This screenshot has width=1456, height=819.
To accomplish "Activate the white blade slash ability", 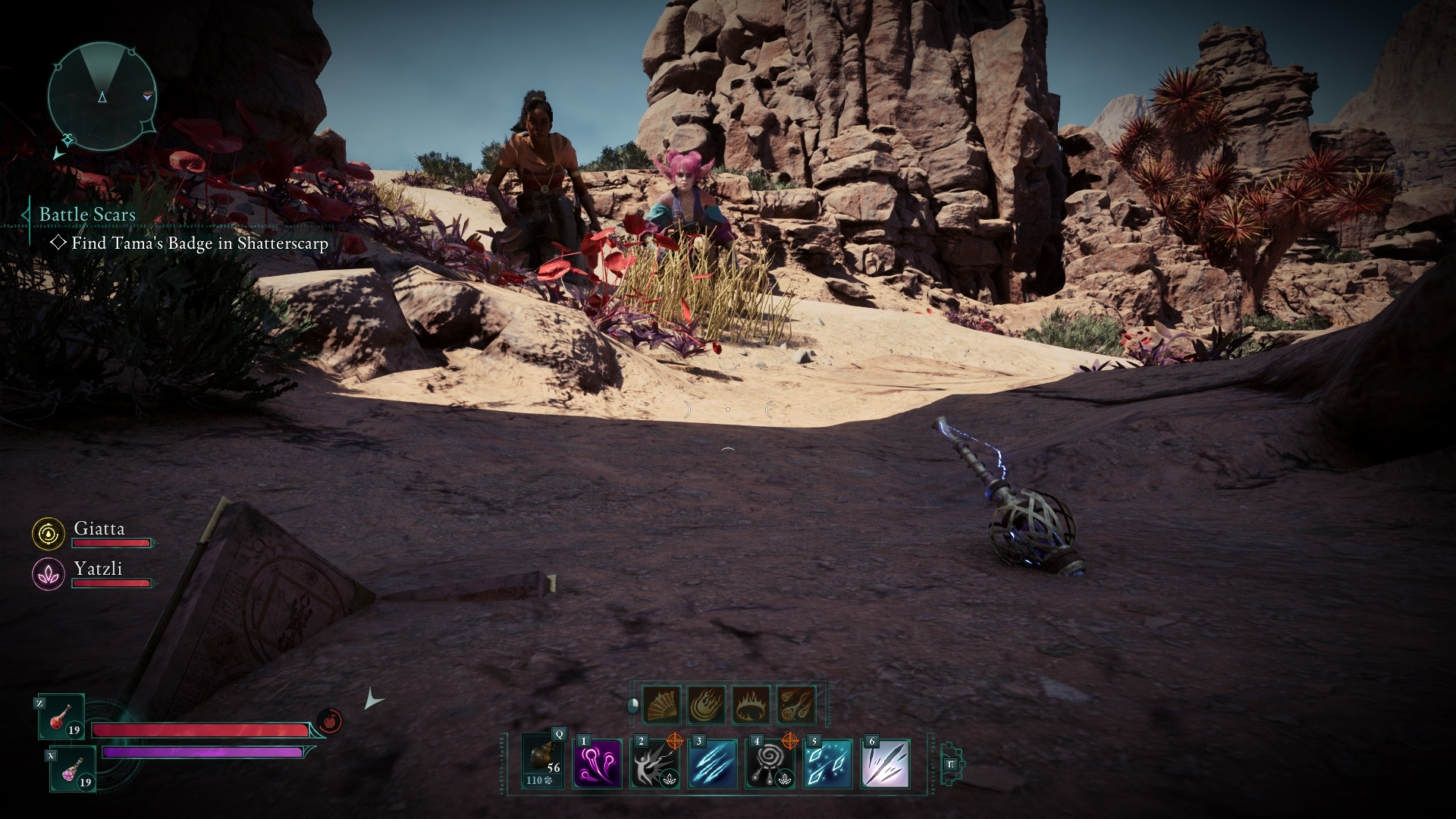I will tap(885, 764).
